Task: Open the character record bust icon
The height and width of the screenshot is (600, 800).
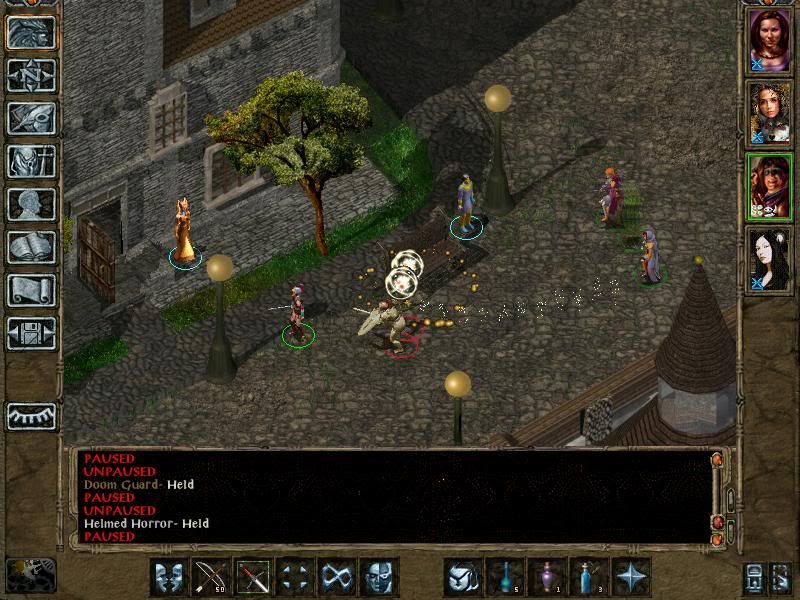Action: (31, 204)
